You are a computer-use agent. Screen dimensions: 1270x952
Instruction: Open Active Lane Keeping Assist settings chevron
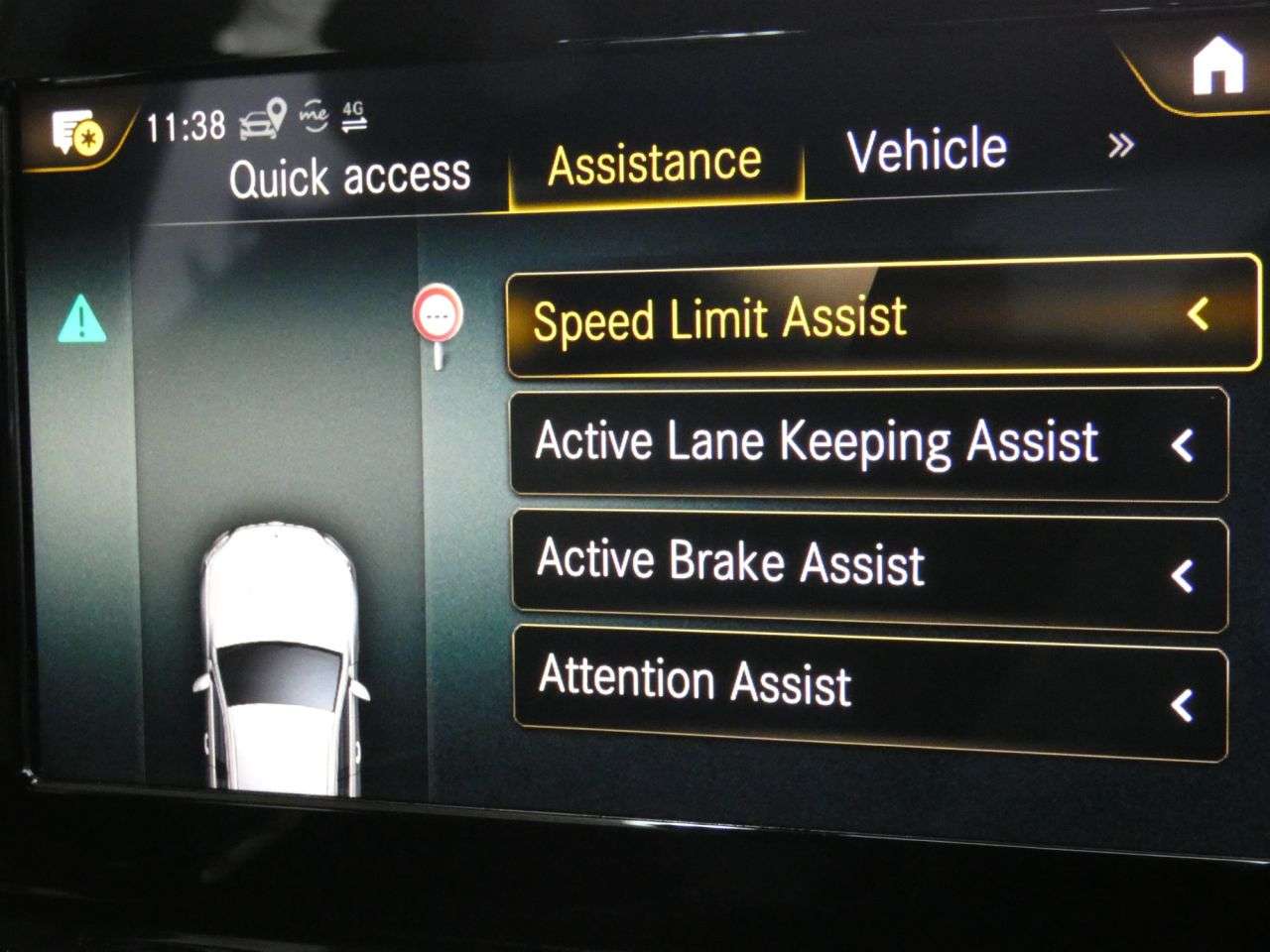[x=1184, y=446]
